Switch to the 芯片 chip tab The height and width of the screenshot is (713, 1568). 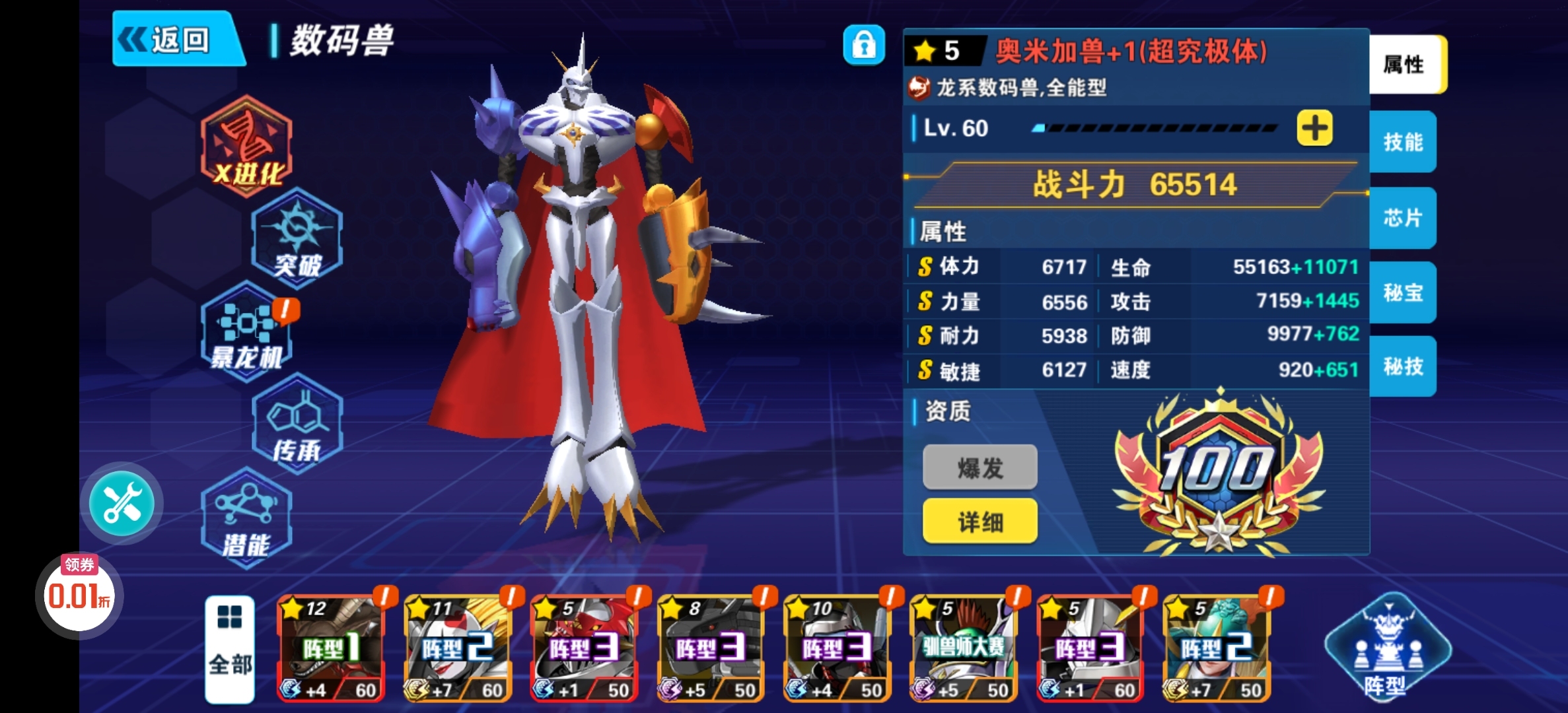[1403, 218]
